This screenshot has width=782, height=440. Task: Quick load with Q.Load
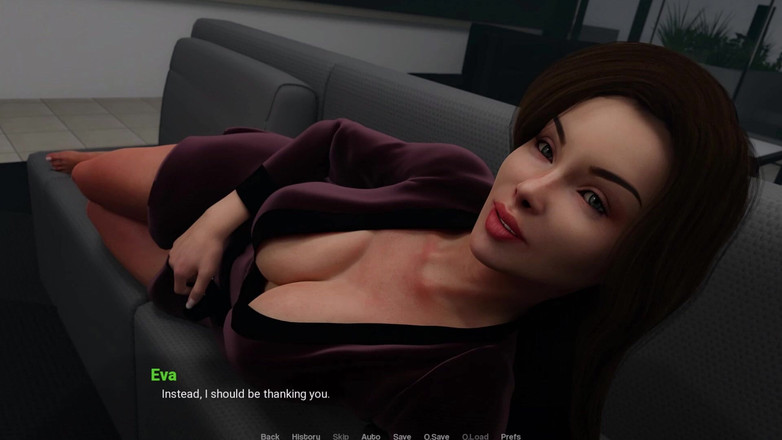[475, 436]
